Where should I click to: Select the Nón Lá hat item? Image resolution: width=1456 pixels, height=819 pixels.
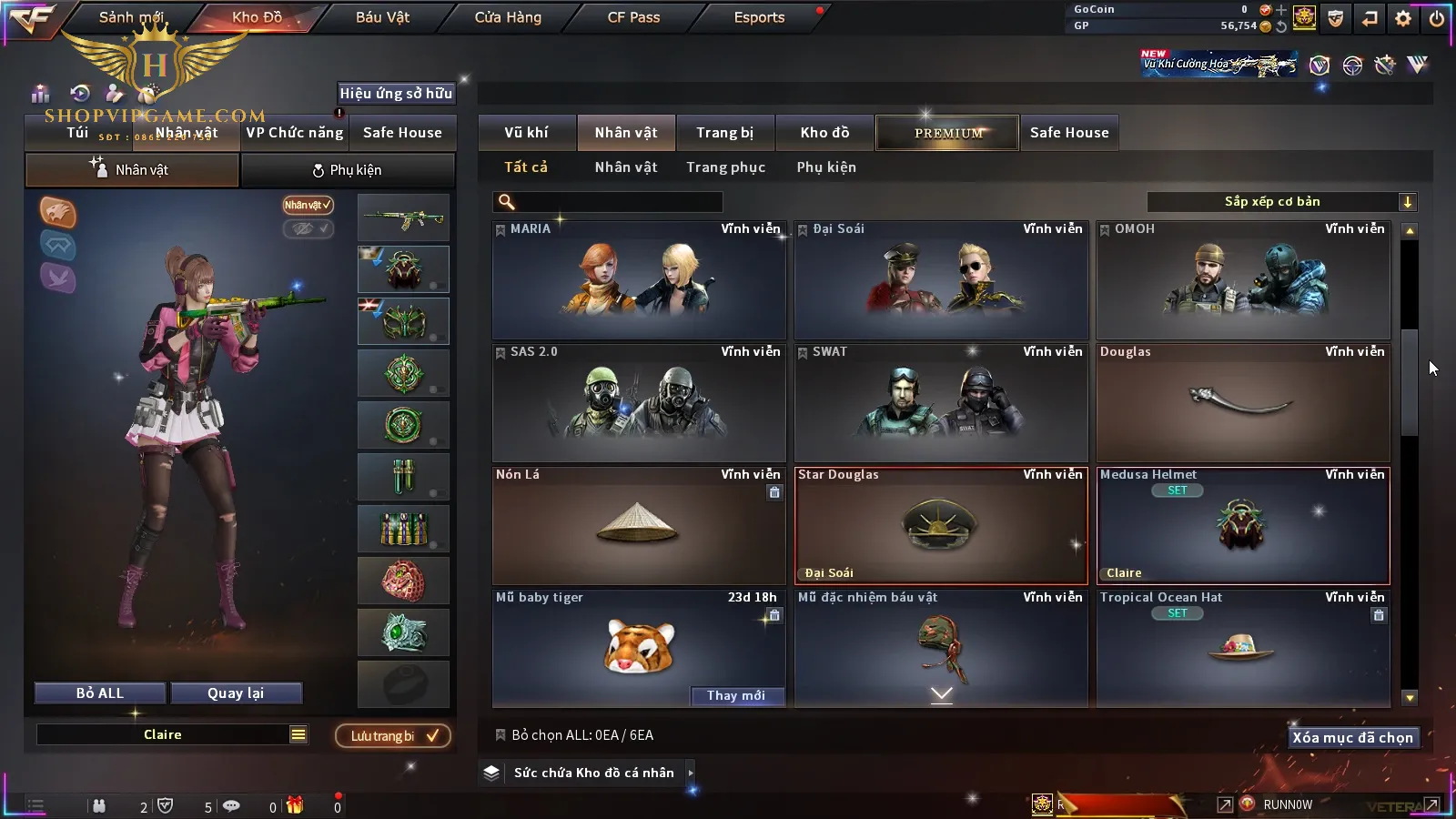point(639,526)
